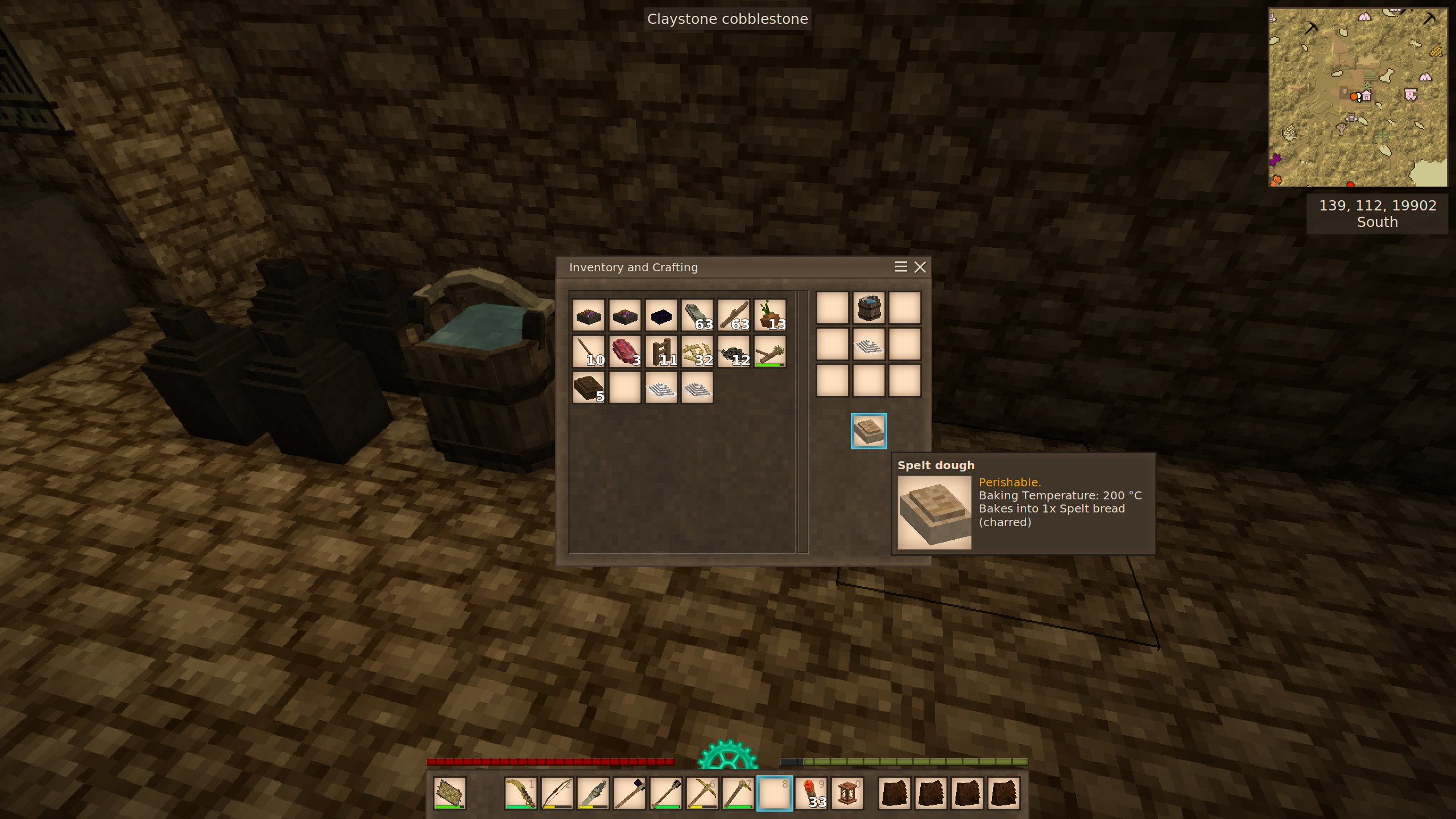Select the flour in the crafting grid
The height and width of the screenshot is (819, 1456).
[x=868, y=345]
